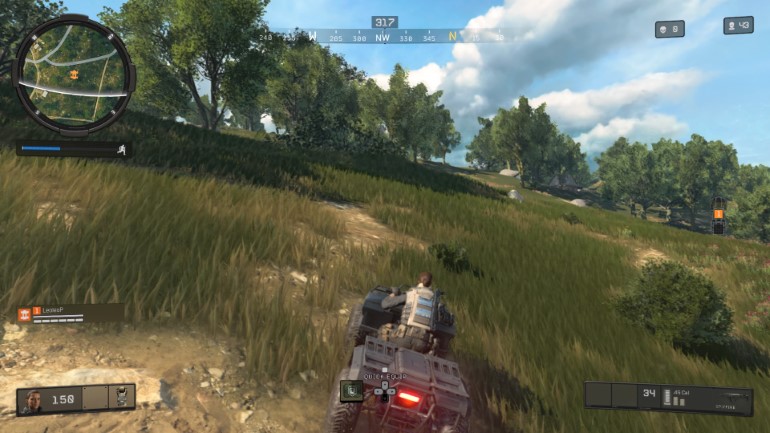The image size is (770, 433).
Task: Click the skull kill counter icon
Action: point(664,29)
